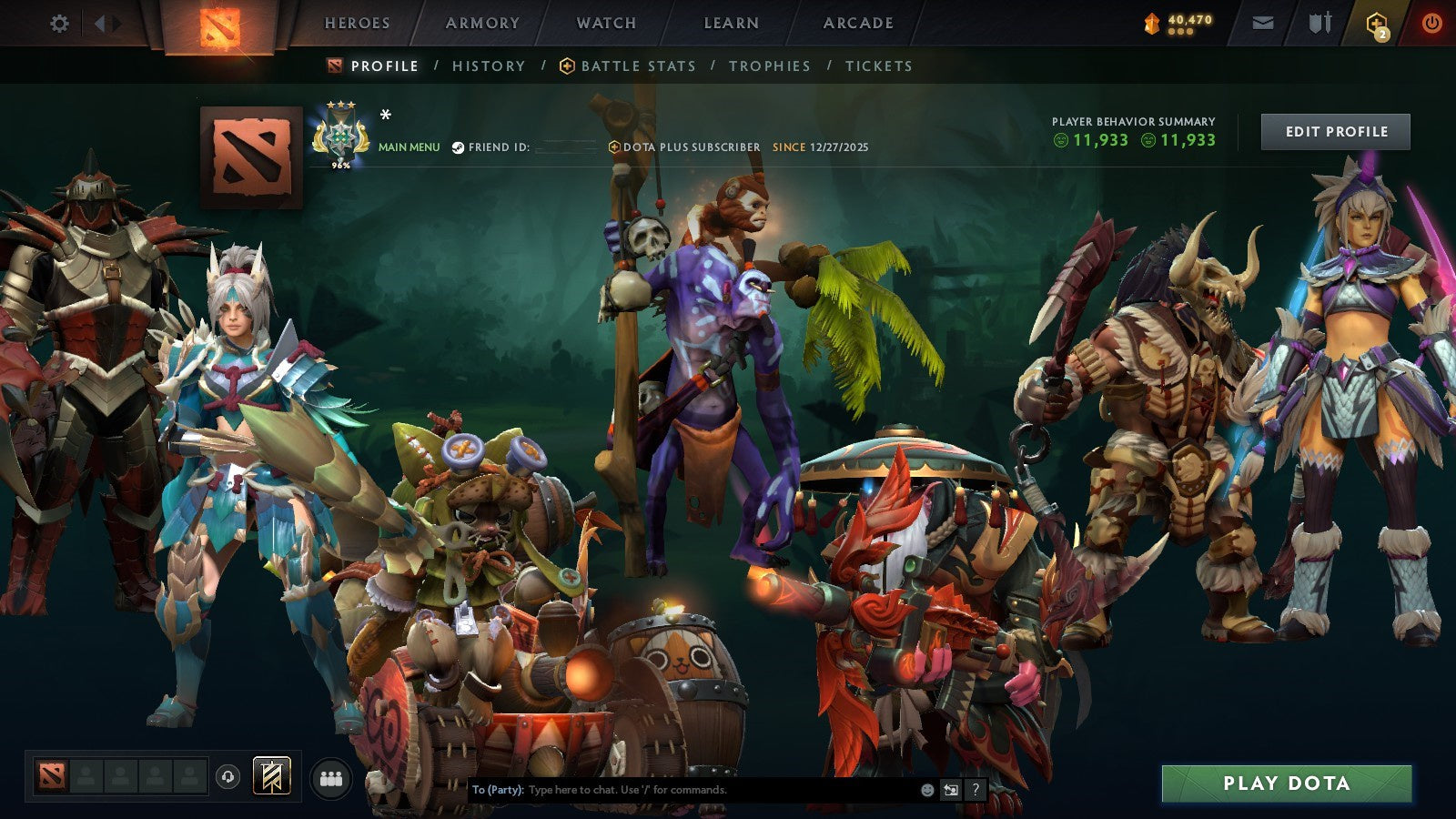
Task: Open the party finder group icon
Action: [x=331, y=776]
